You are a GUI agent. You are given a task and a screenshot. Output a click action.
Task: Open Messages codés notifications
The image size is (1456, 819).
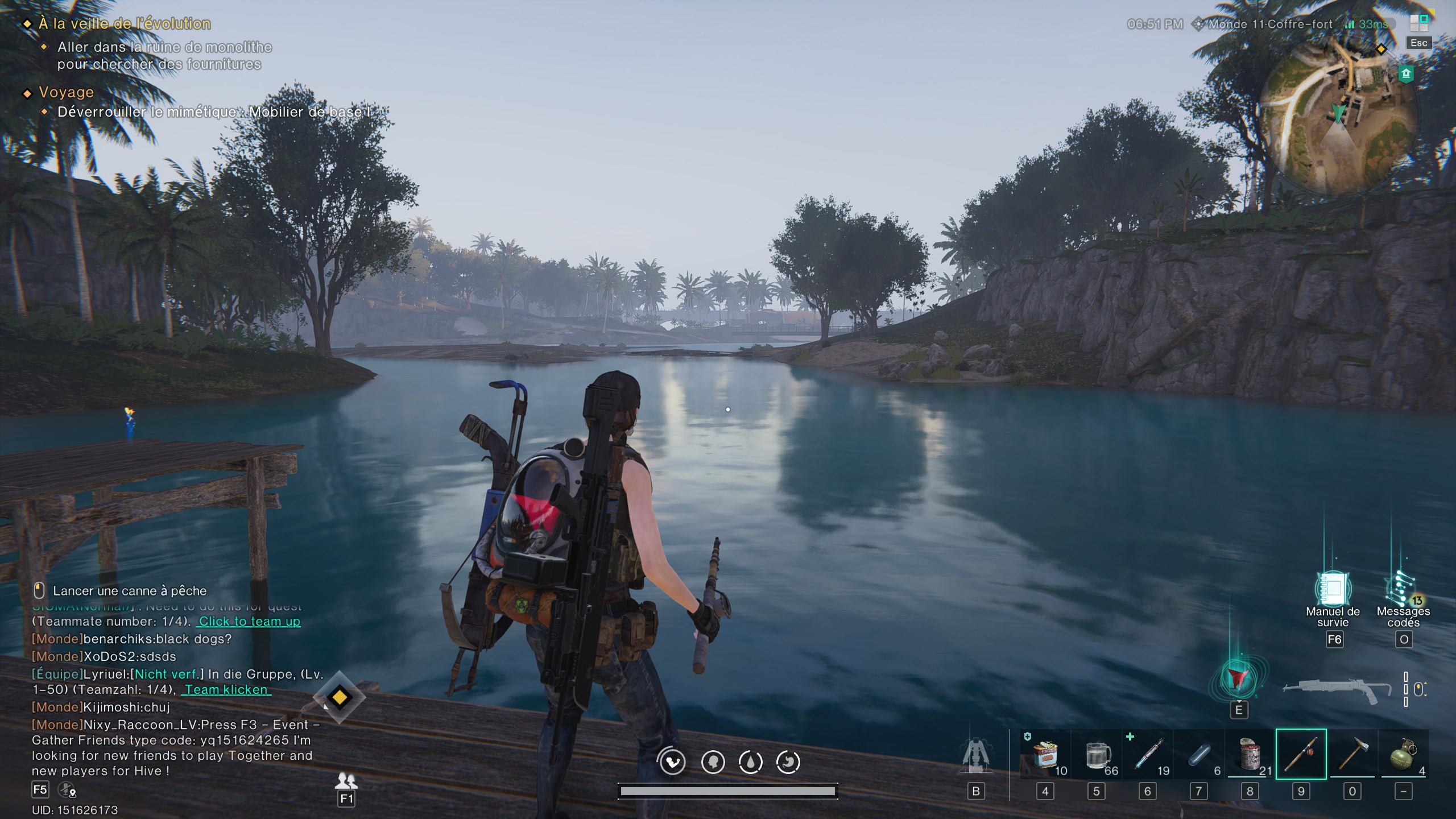click(x=1403, y=590)
